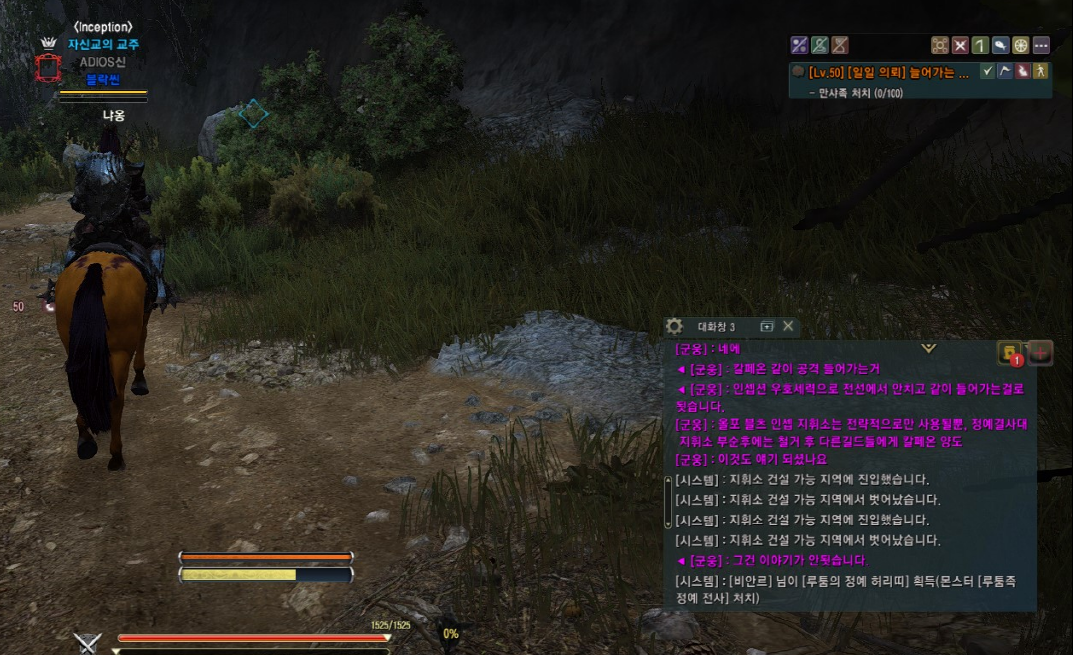Select the Lv.50 daily quest tracker entry
1073x655 pixels.
pyautogui.click(x=888, y=72)
